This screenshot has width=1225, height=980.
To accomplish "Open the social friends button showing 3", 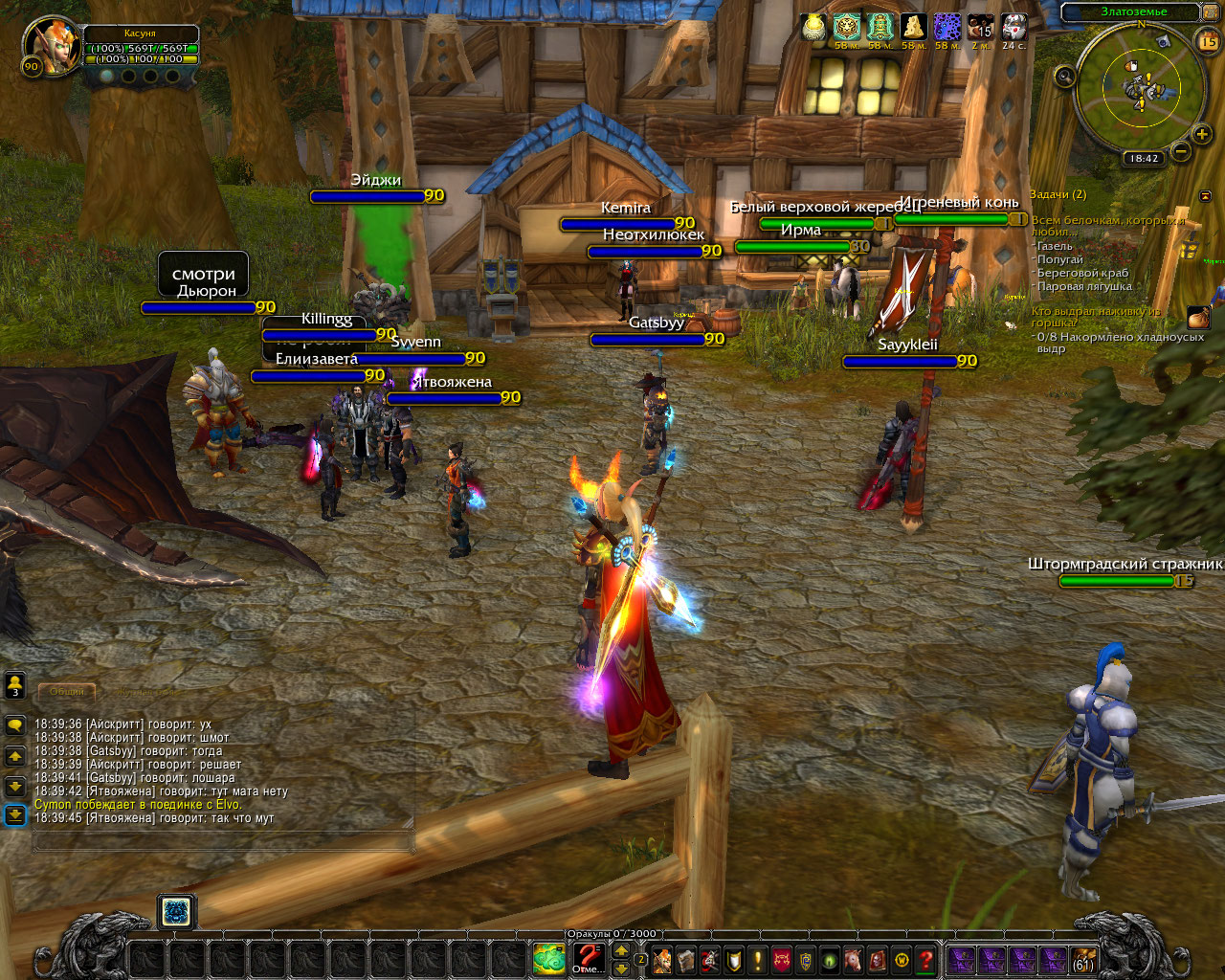I will tap(15, 685).
